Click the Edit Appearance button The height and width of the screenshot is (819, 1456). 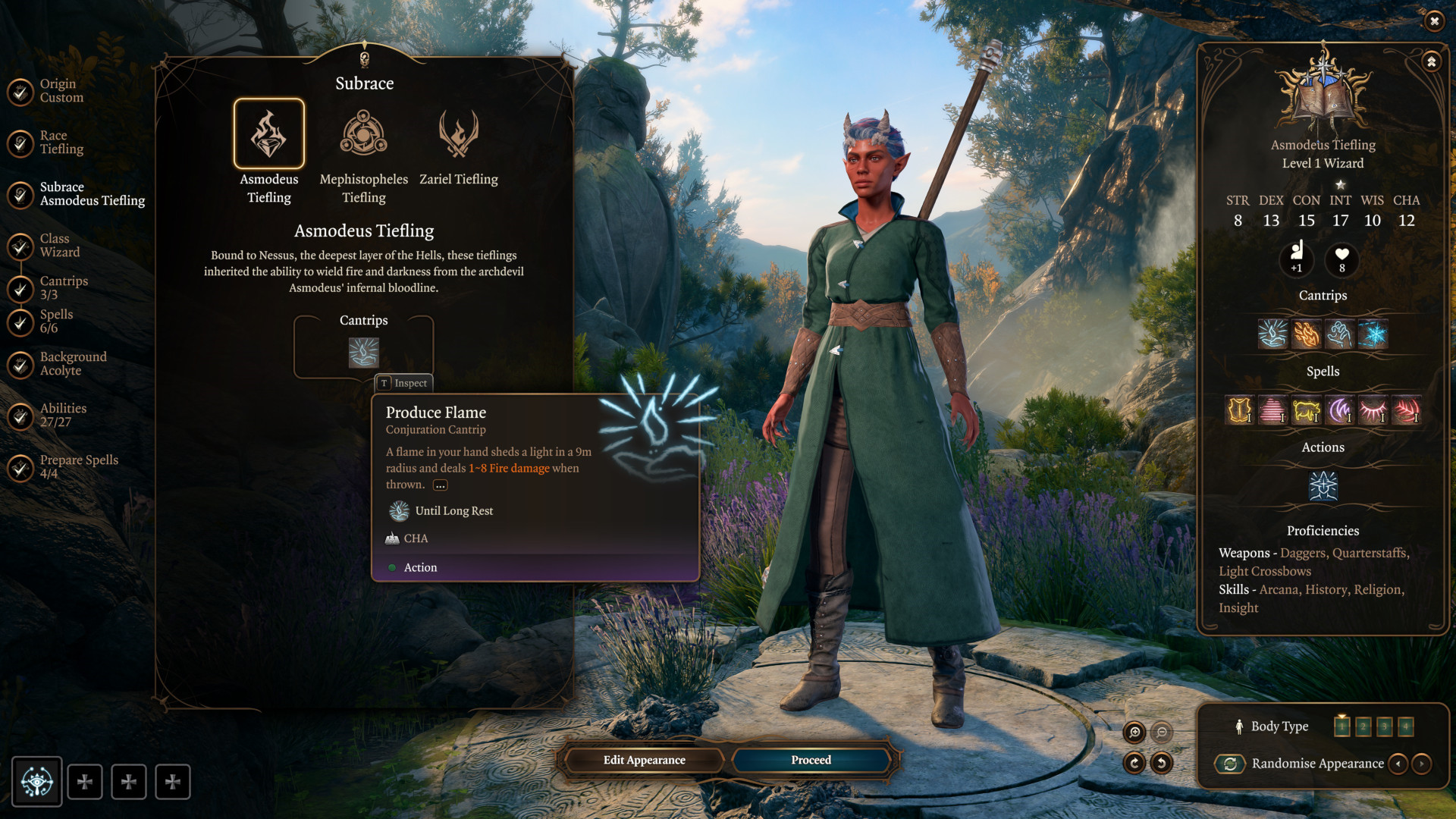[643, 760]
